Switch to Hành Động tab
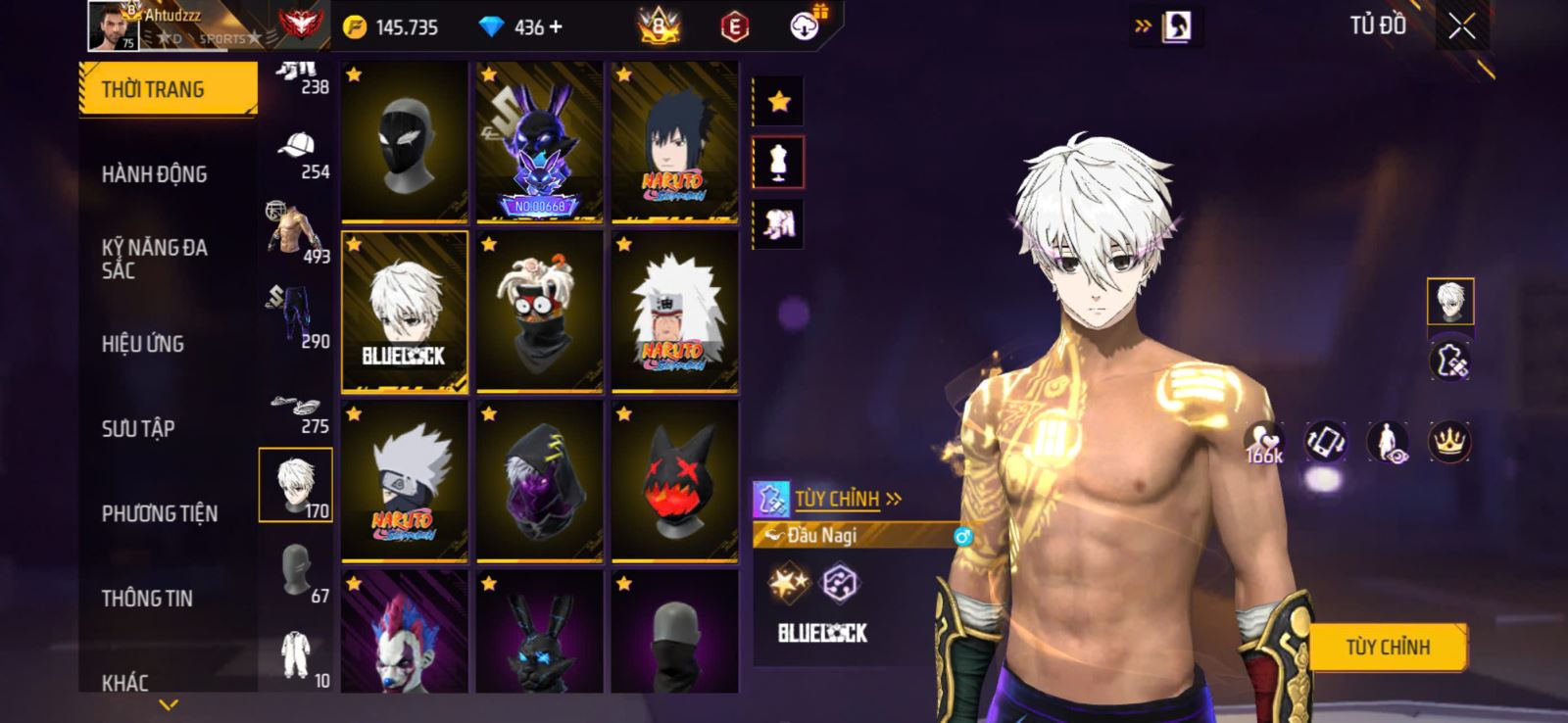 pos(155,174)
